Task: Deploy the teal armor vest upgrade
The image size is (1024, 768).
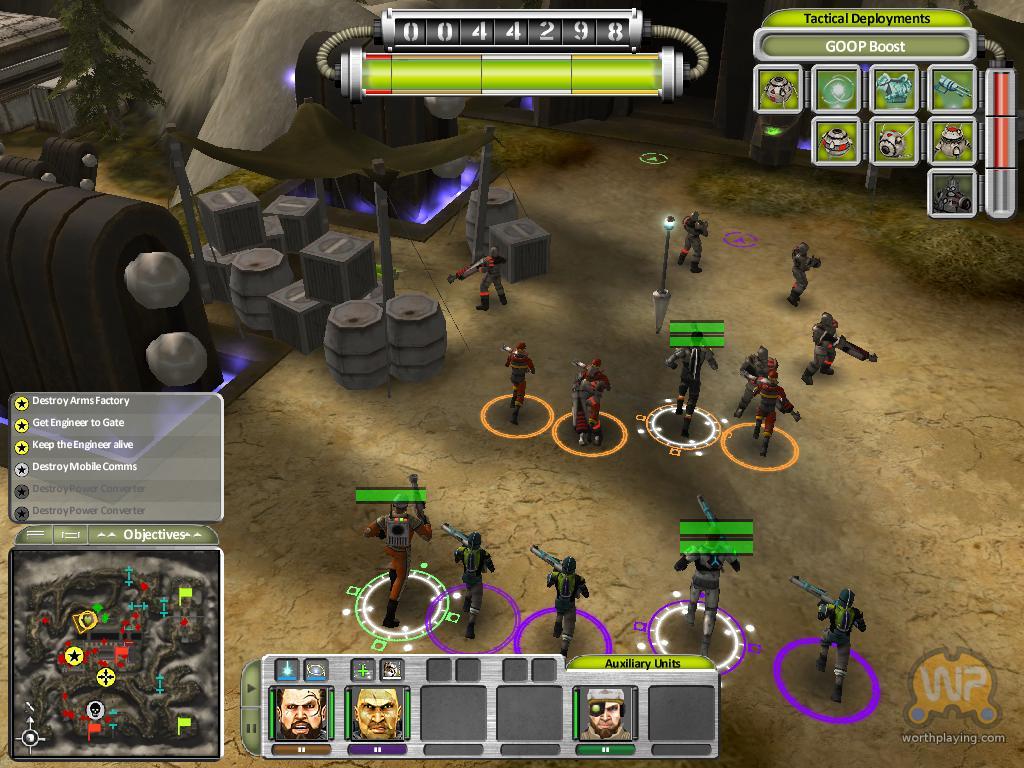Action: (x=895, y=90)
